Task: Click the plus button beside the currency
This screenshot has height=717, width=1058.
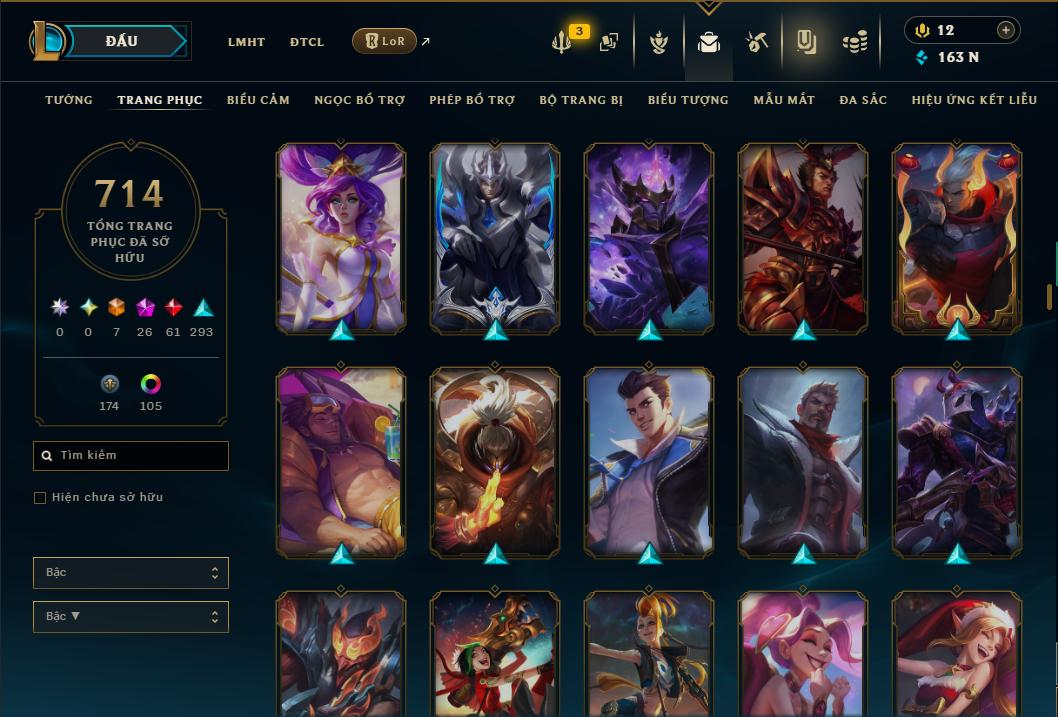Action: 1005,31
